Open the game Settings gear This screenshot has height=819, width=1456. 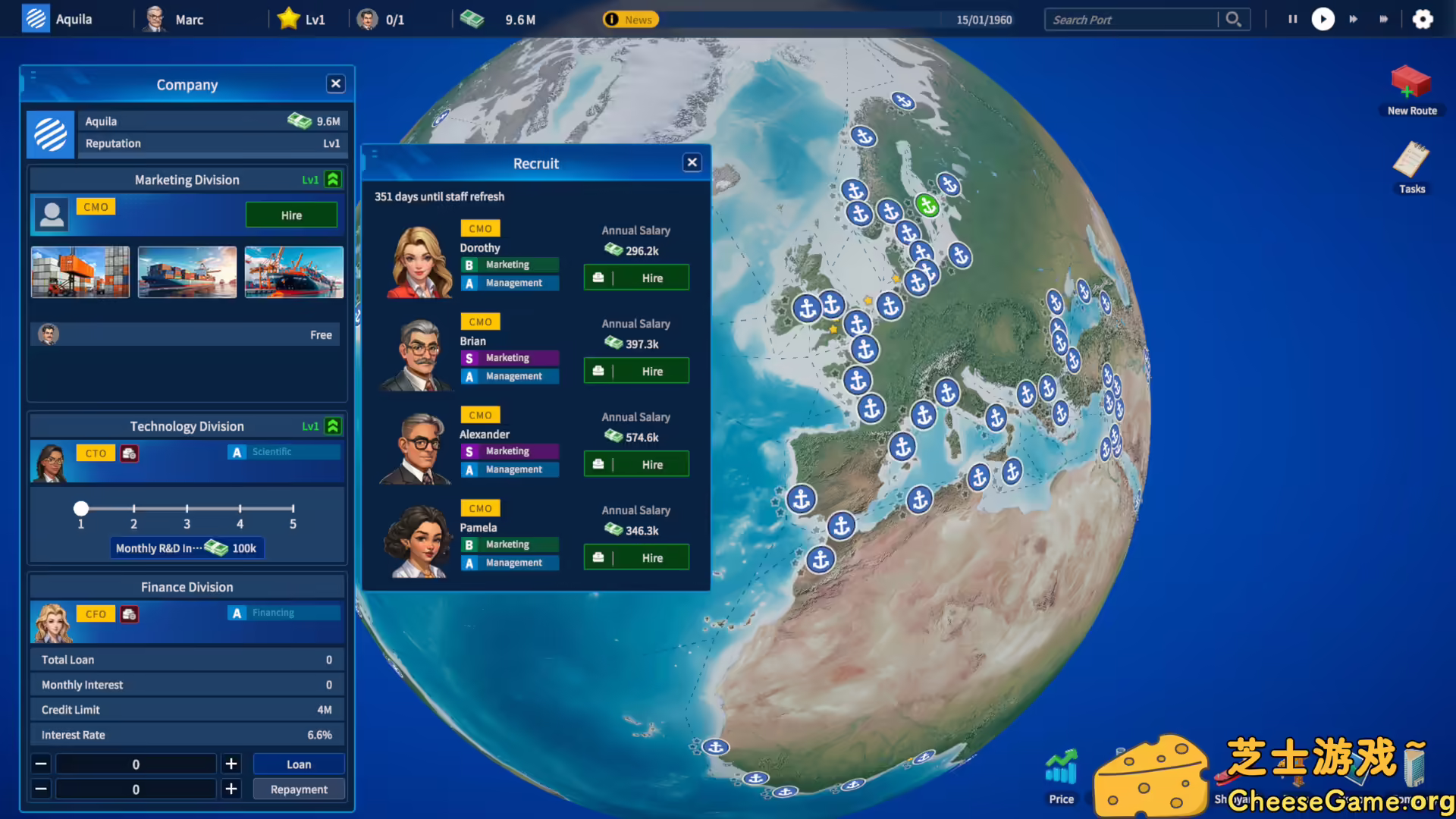coord(1423,19)
